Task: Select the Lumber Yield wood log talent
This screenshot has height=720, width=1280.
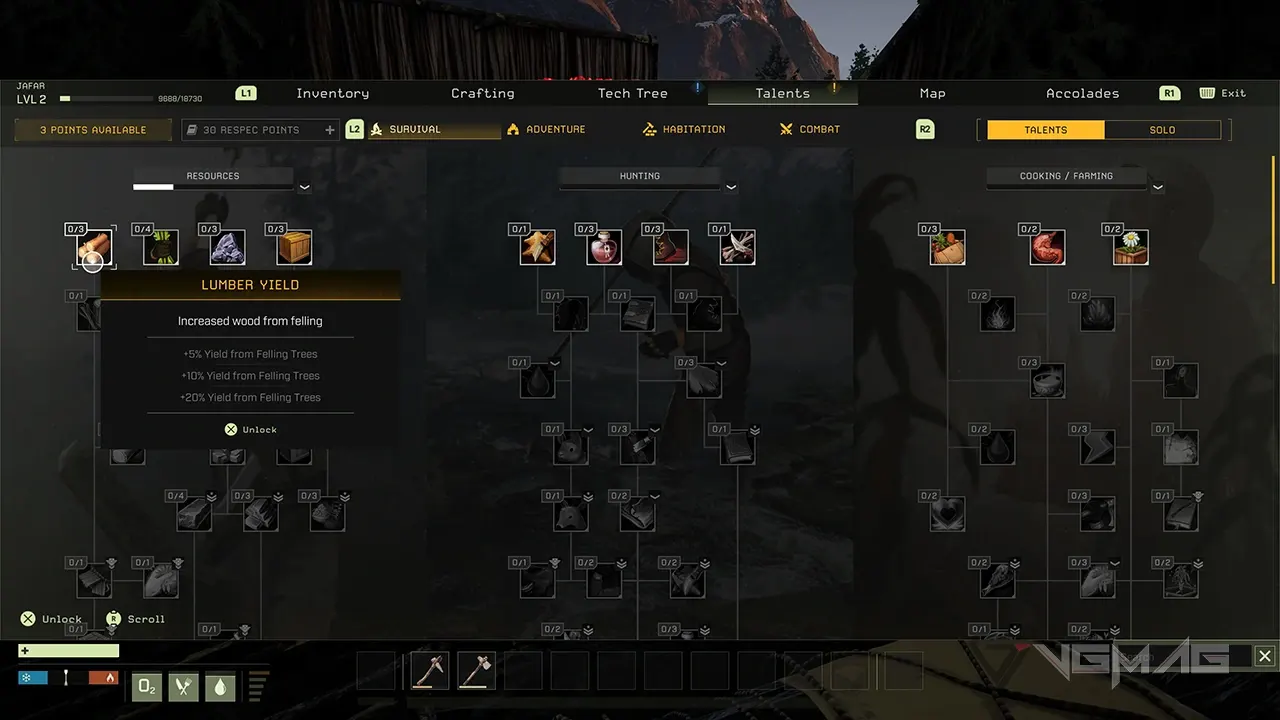Action: coord(95,247)
